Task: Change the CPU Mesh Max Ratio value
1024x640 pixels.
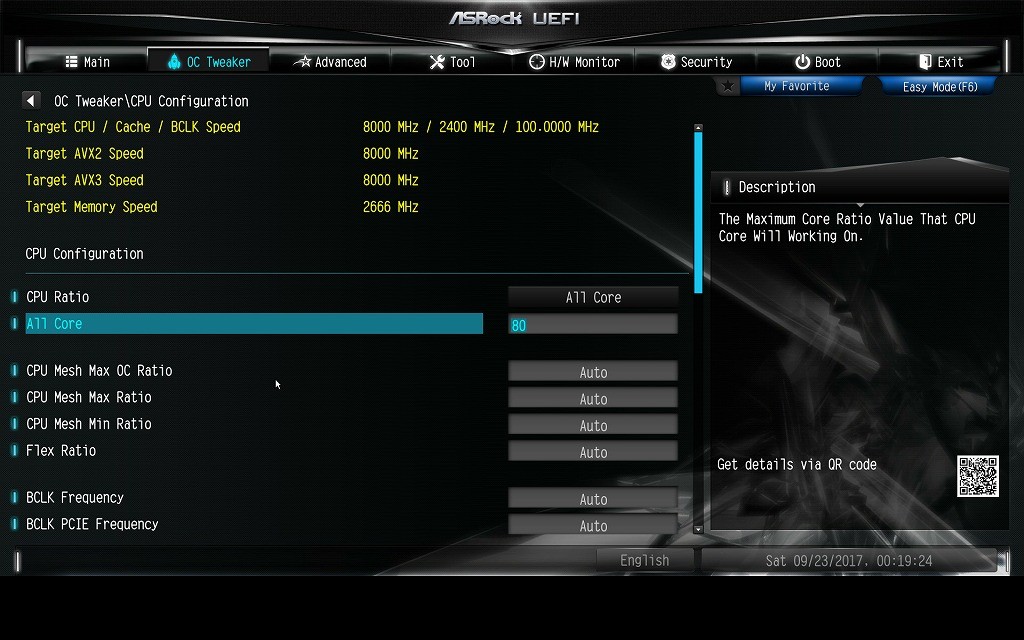Action: click(593, 399)
